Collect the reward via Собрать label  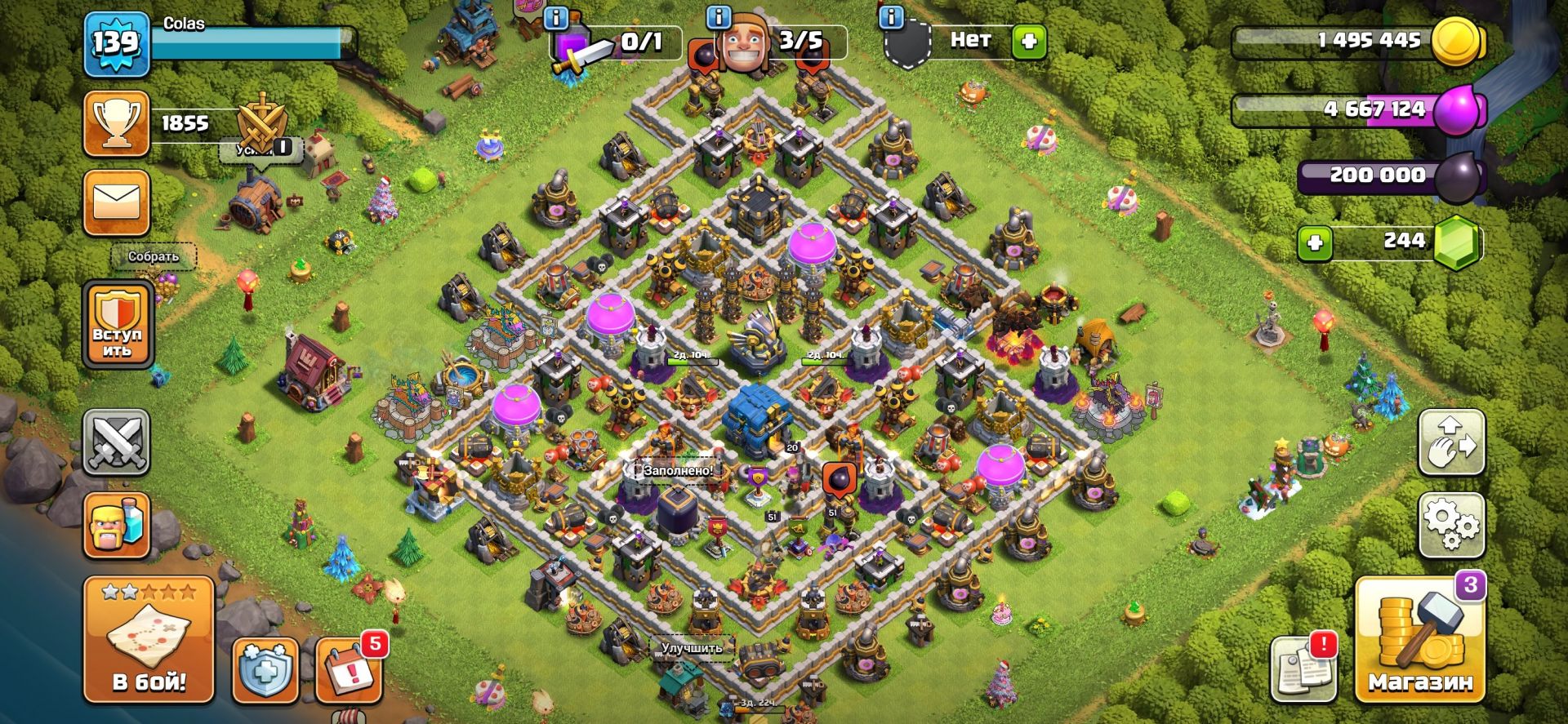coord(153,256)
